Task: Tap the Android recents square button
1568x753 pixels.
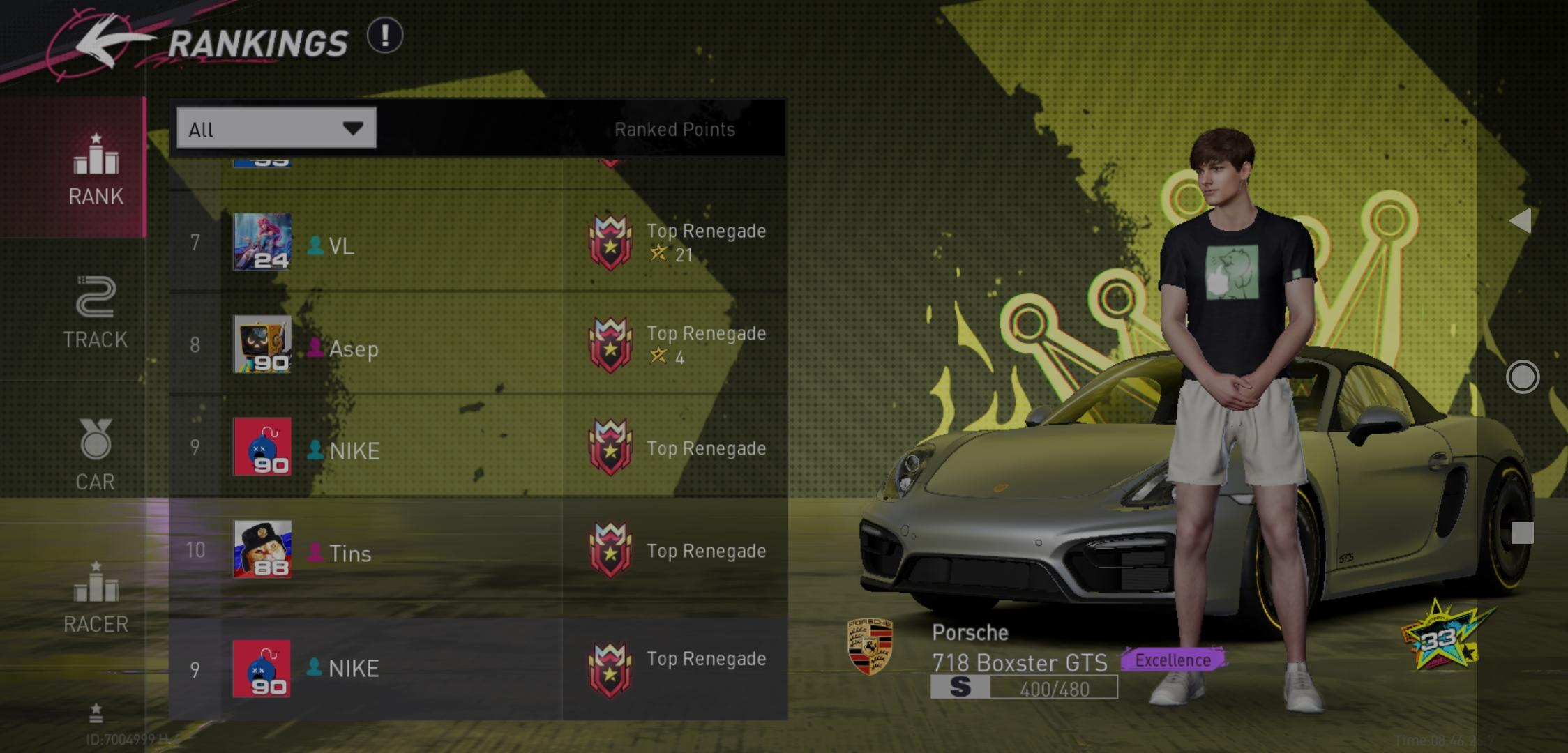Action: point(1522,533)
